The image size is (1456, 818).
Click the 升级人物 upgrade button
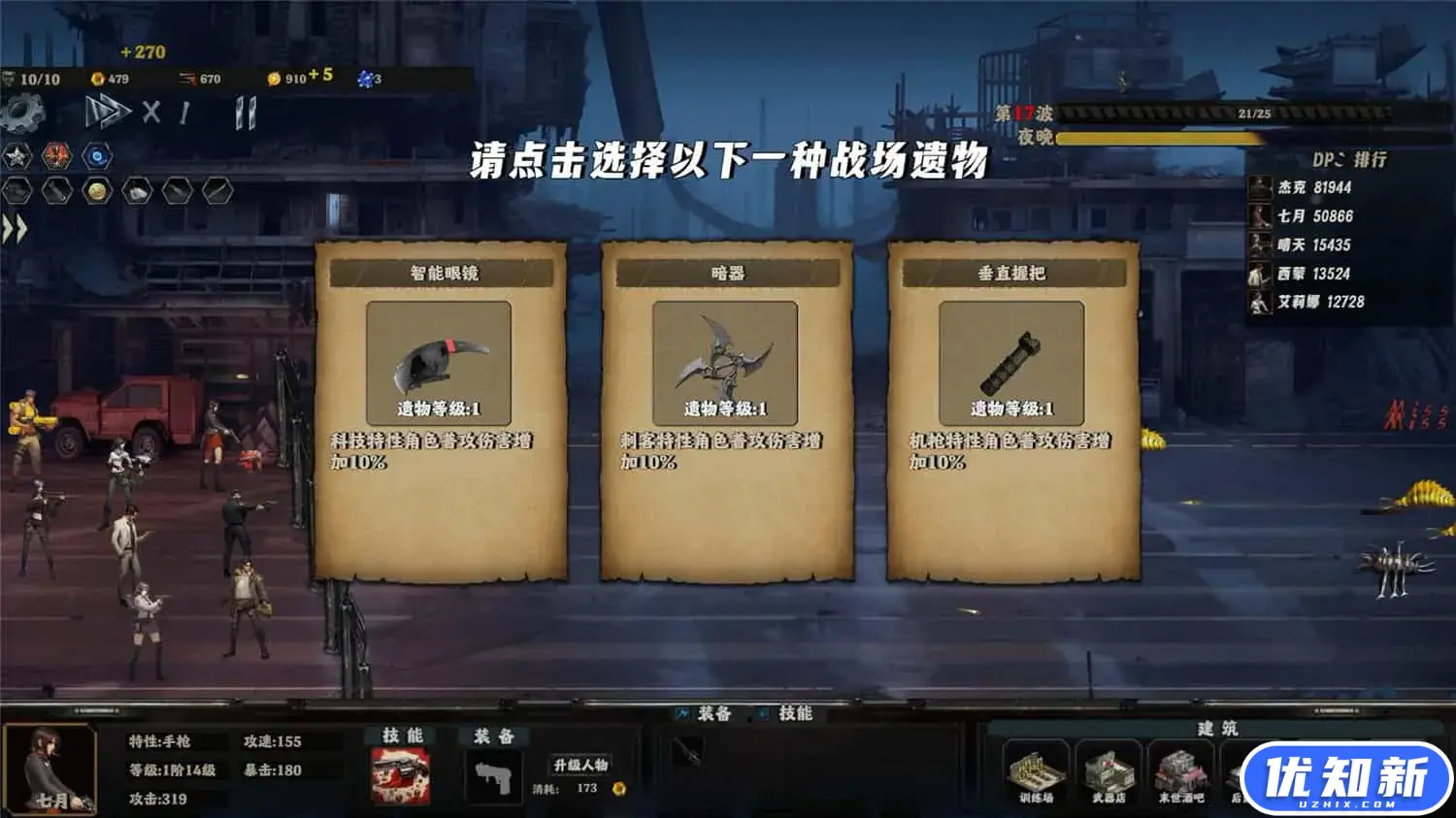[579, 765]
